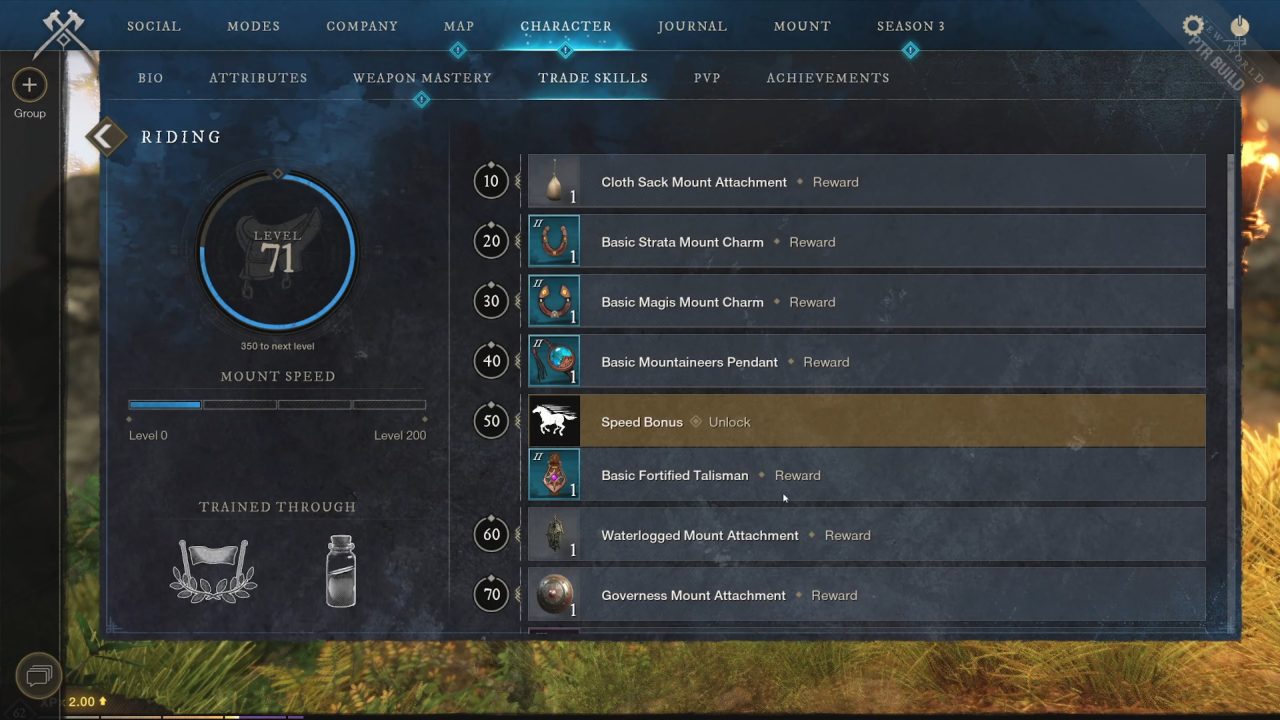
Task: Click the Group plus button on the left
Action: (x=29, y=85)
